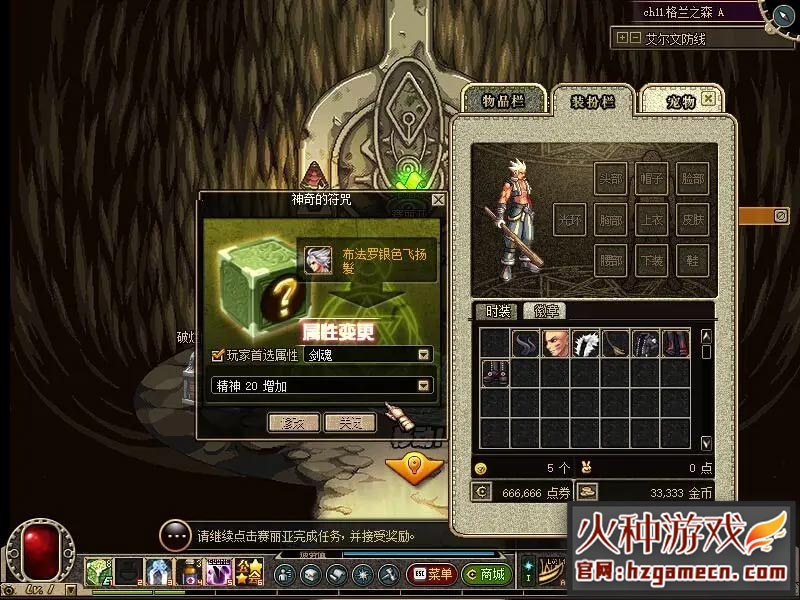
Task: Switch to the 徽章 sub-tab
Action: (544, 311)
